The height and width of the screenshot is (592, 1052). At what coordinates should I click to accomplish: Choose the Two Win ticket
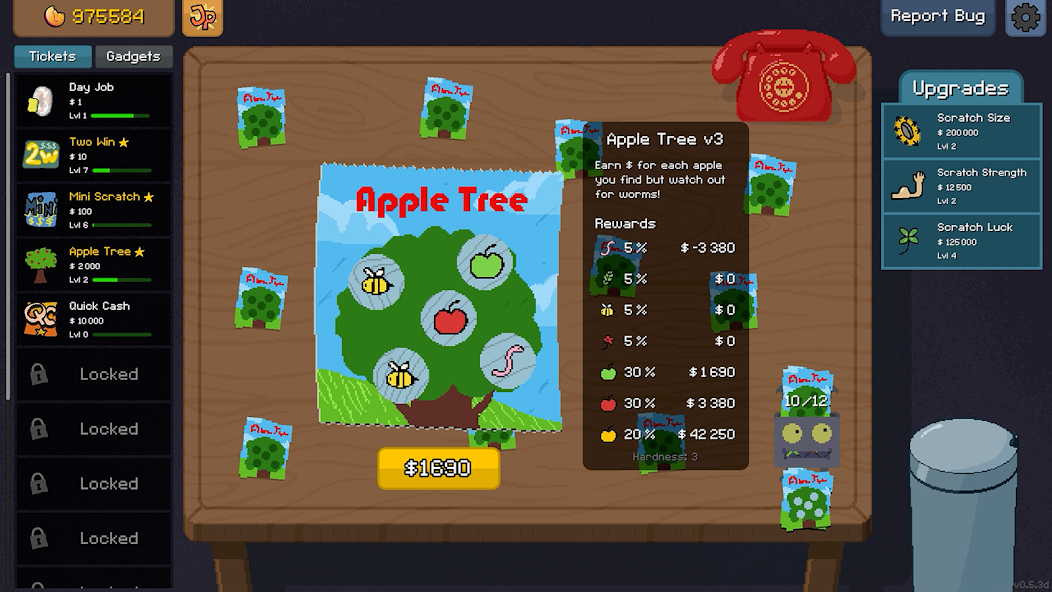93,155
